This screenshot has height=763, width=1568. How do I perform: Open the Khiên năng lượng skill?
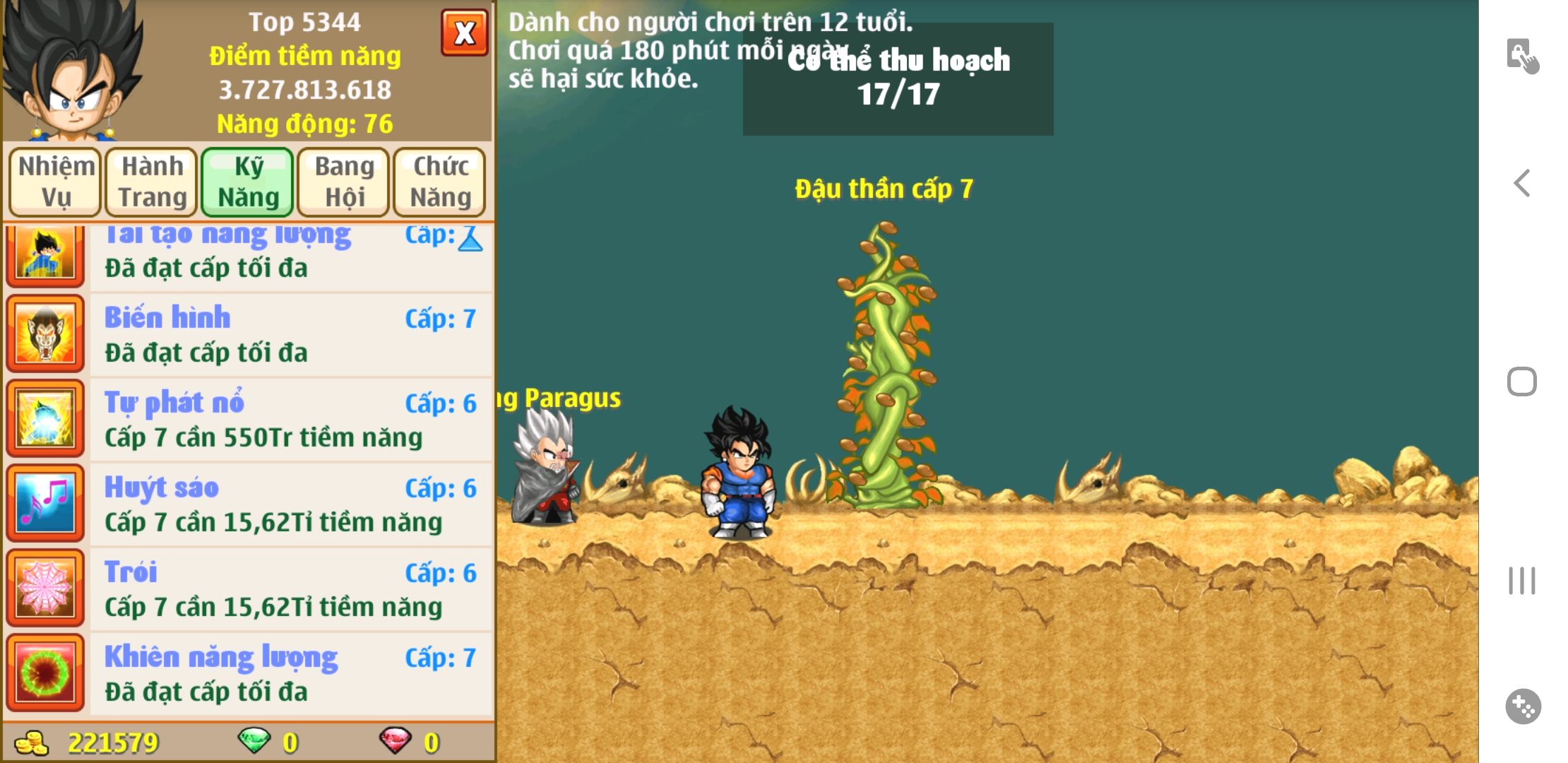pos(290,673)
